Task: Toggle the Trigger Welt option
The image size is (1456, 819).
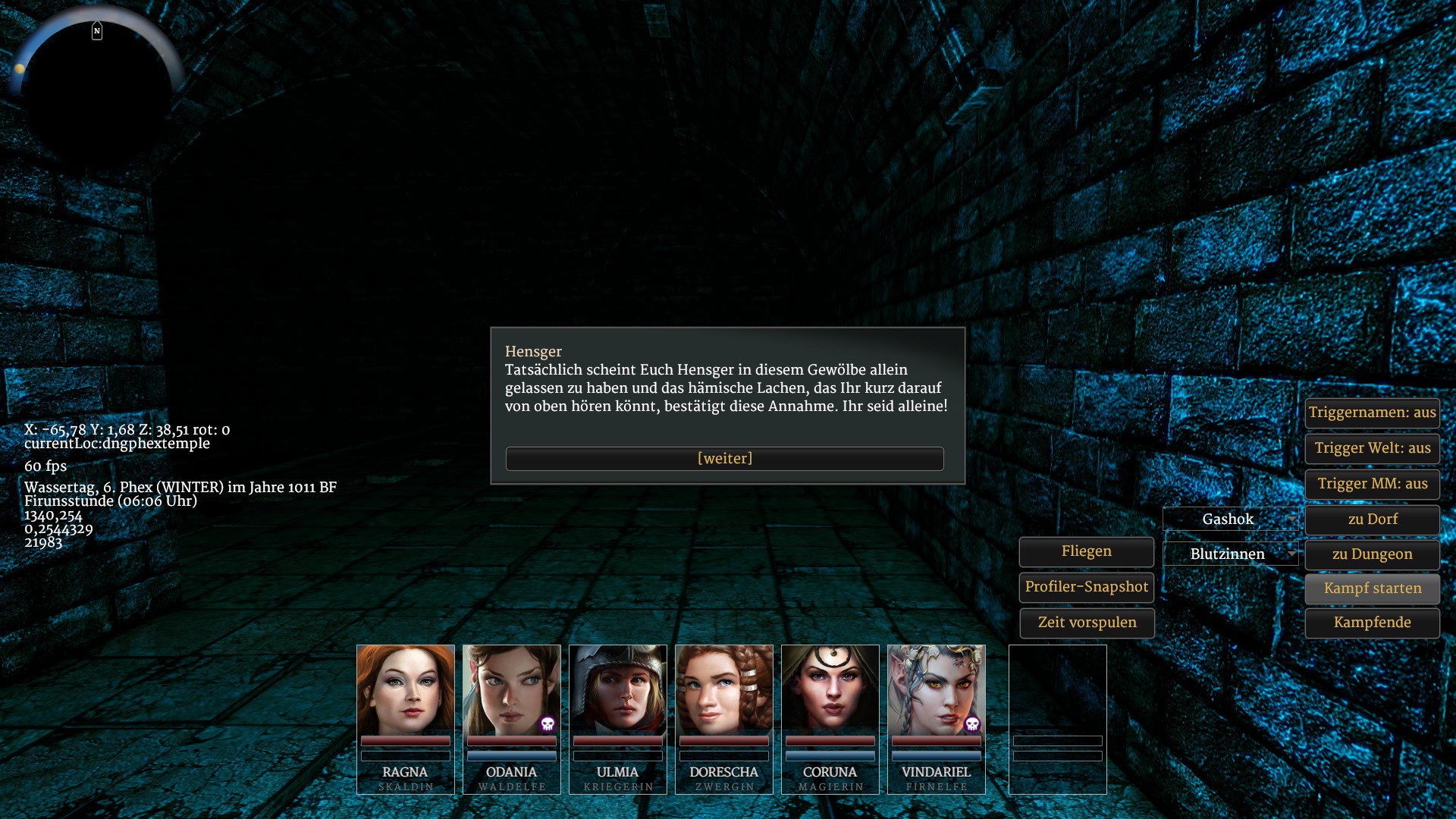Action: click(x=1372, y=448)
